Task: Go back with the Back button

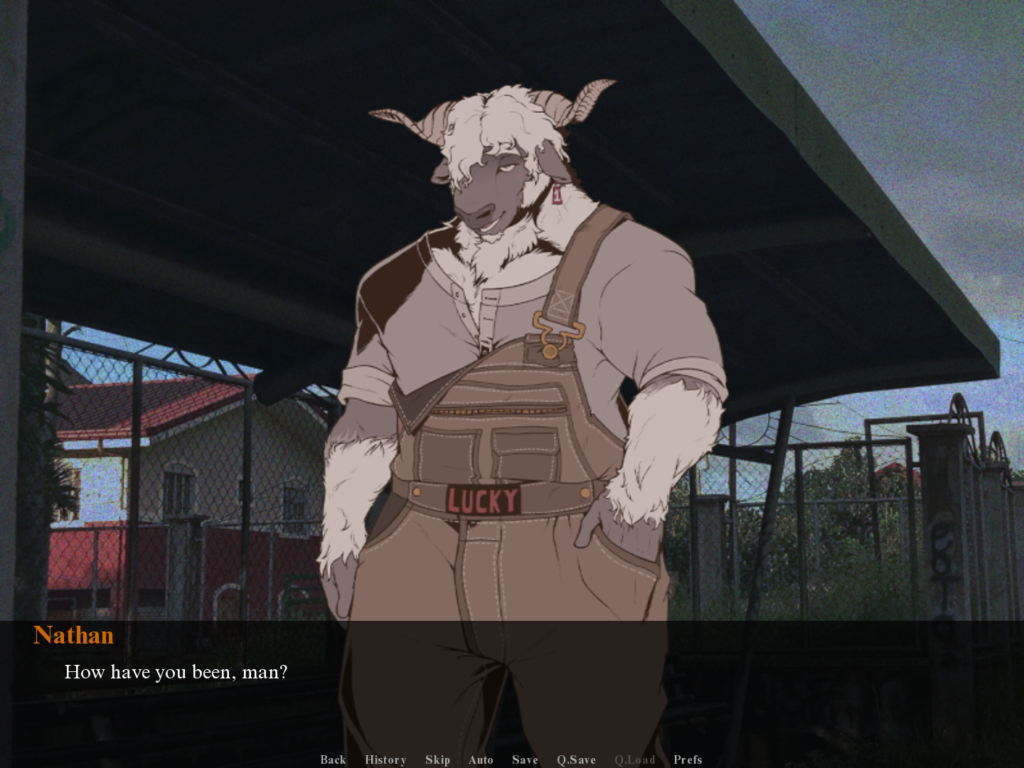Action: (333, 760)
